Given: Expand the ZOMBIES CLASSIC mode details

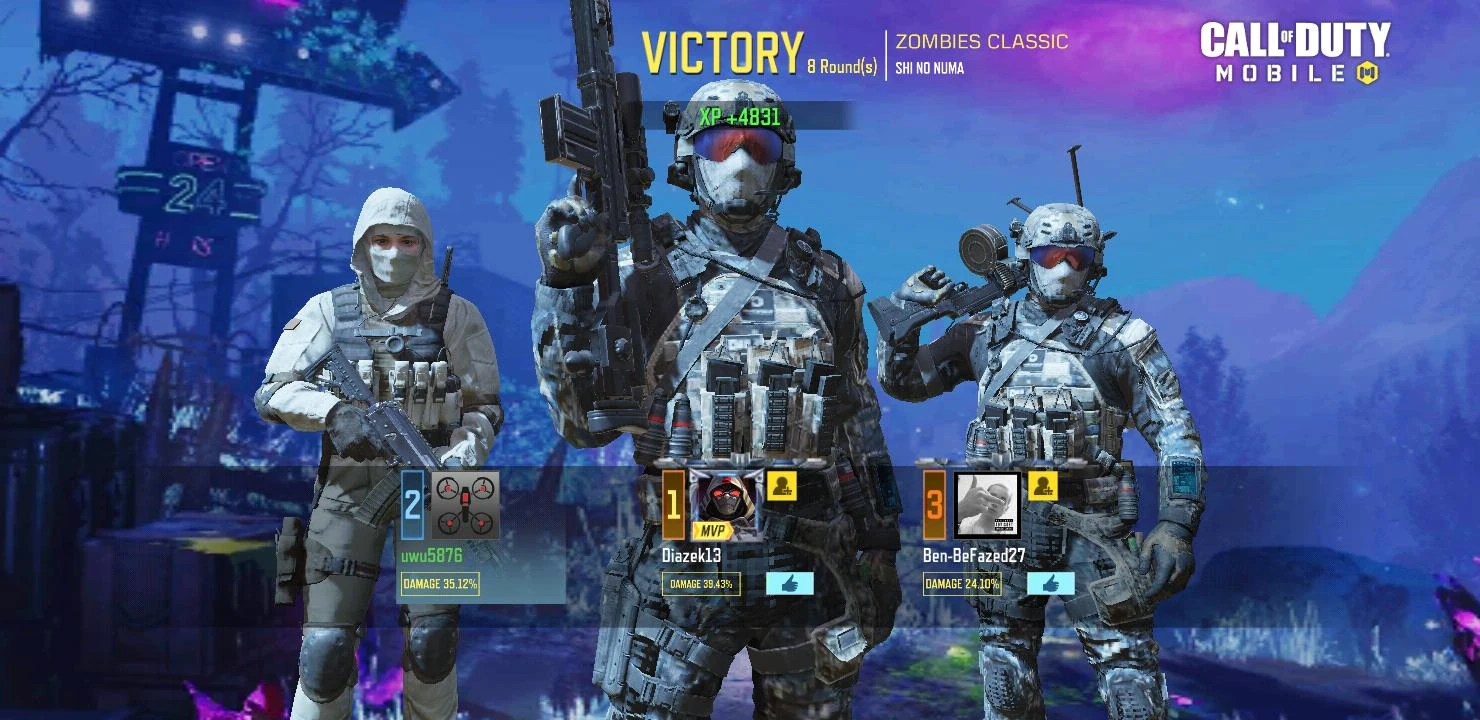Looking at the screenshot, I should tap(983, 42).
